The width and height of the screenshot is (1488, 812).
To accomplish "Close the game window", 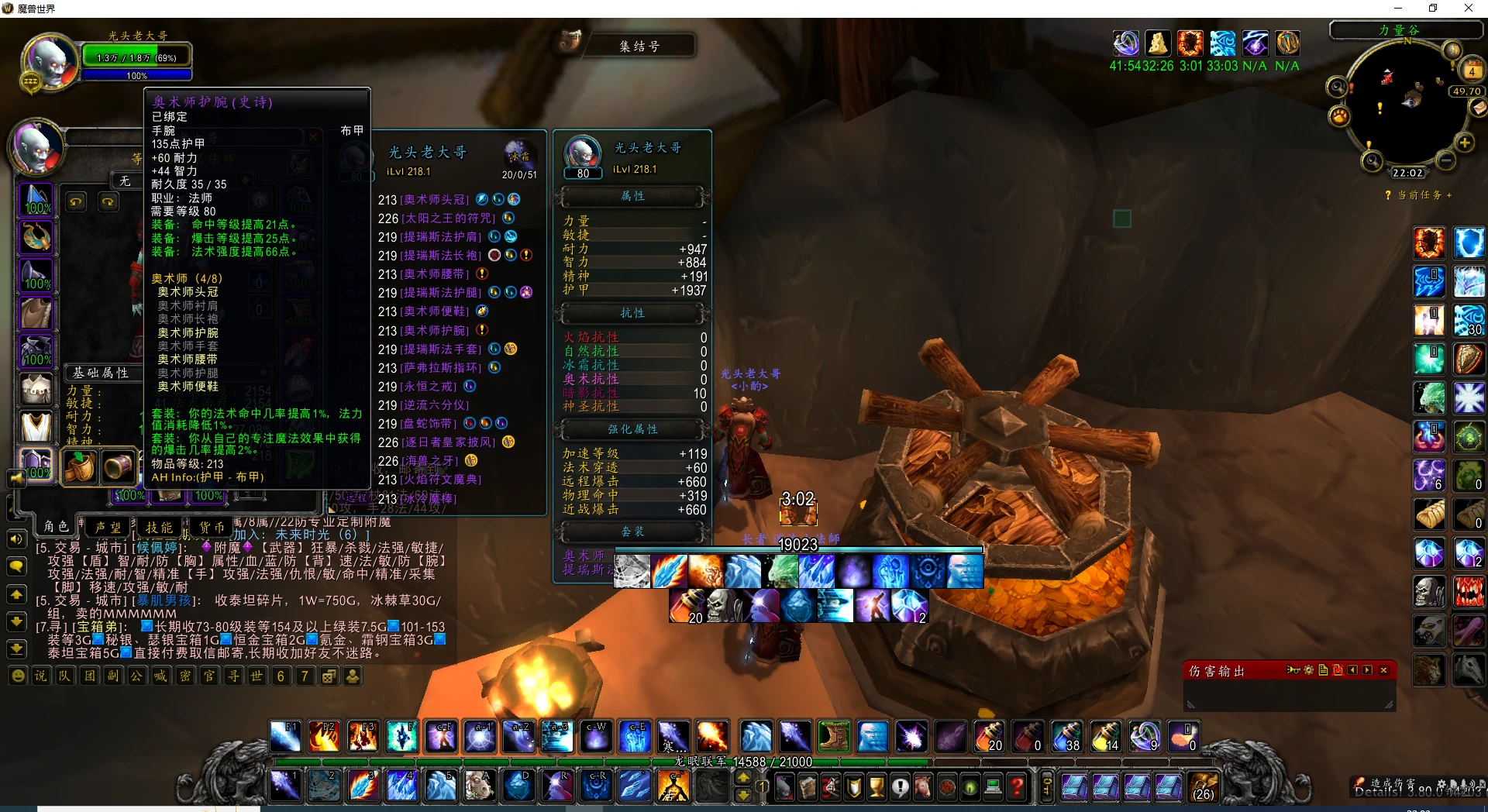I will coord(1468,9).
